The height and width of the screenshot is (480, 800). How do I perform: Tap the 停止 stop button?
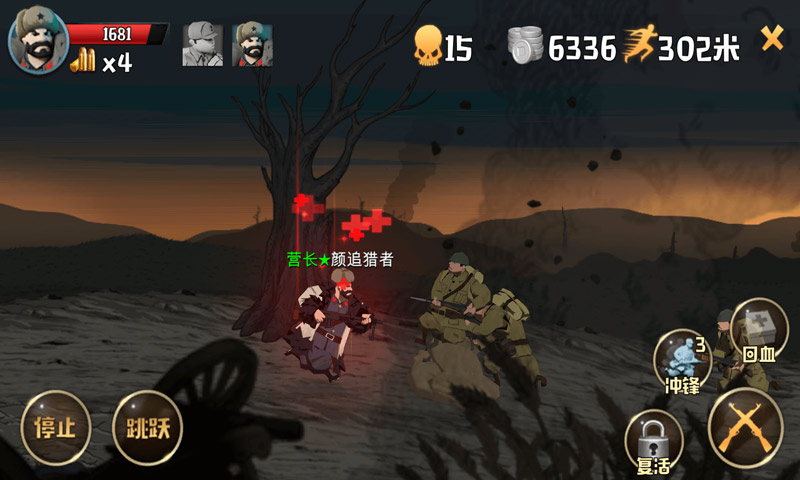pos(56,428)
